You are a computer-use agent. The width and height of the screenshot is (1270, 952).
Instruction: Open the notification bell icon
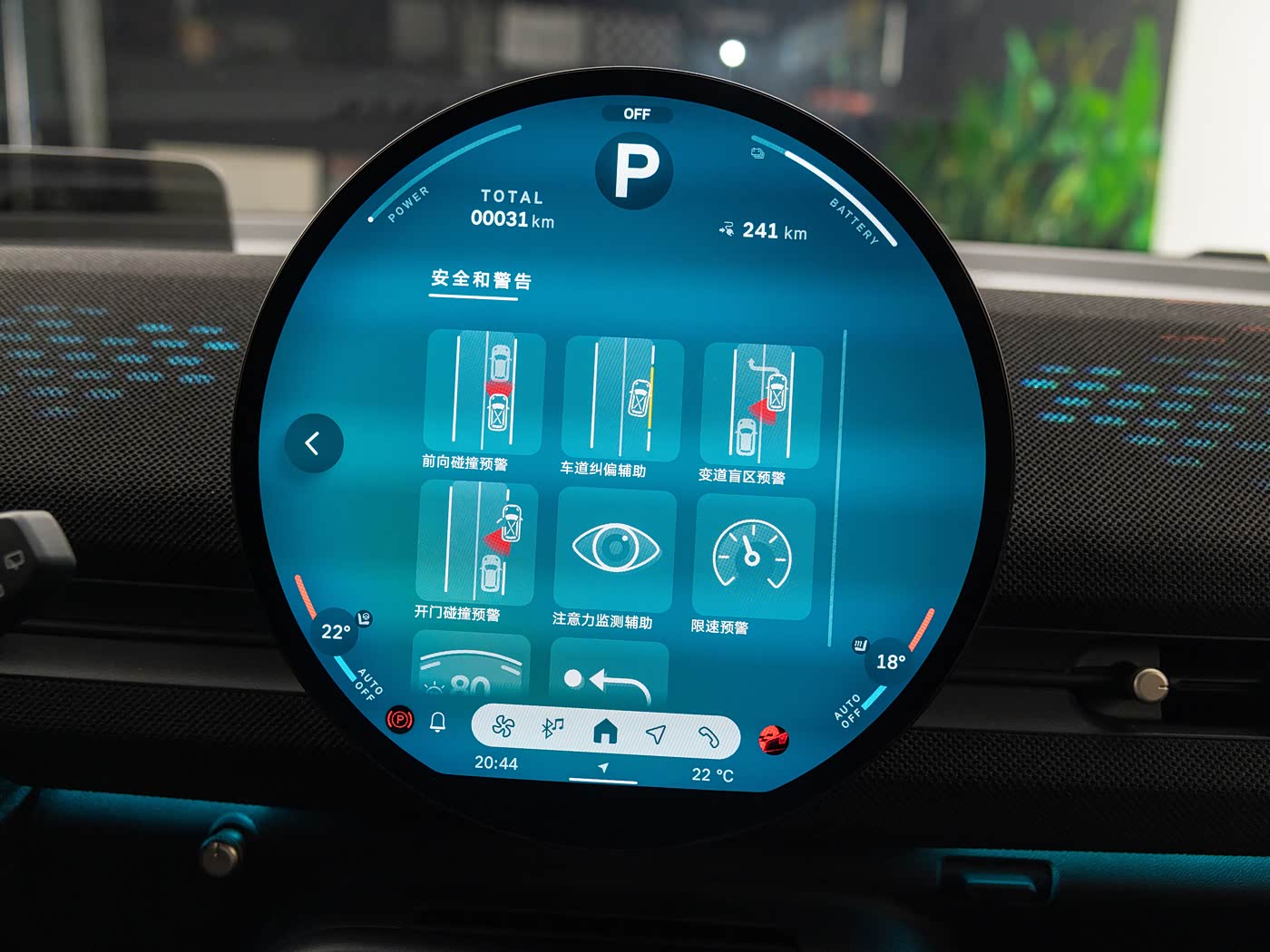coord(437,722)
